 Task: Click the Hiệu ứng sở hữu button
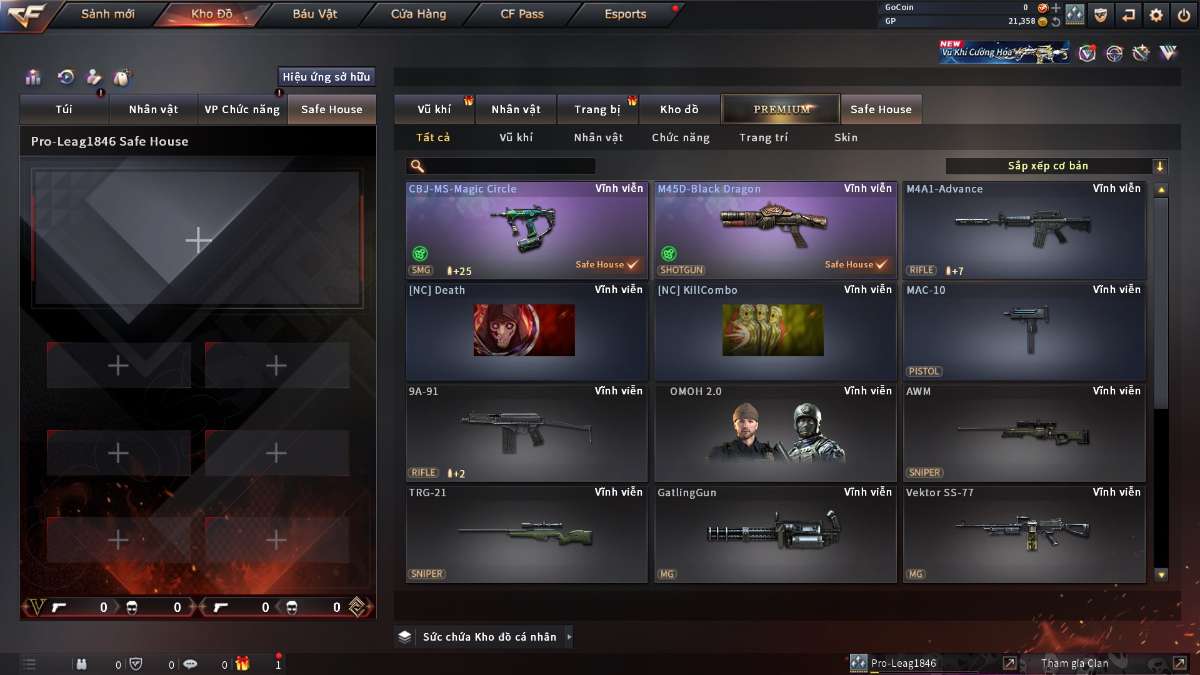[x=326, y=77]
